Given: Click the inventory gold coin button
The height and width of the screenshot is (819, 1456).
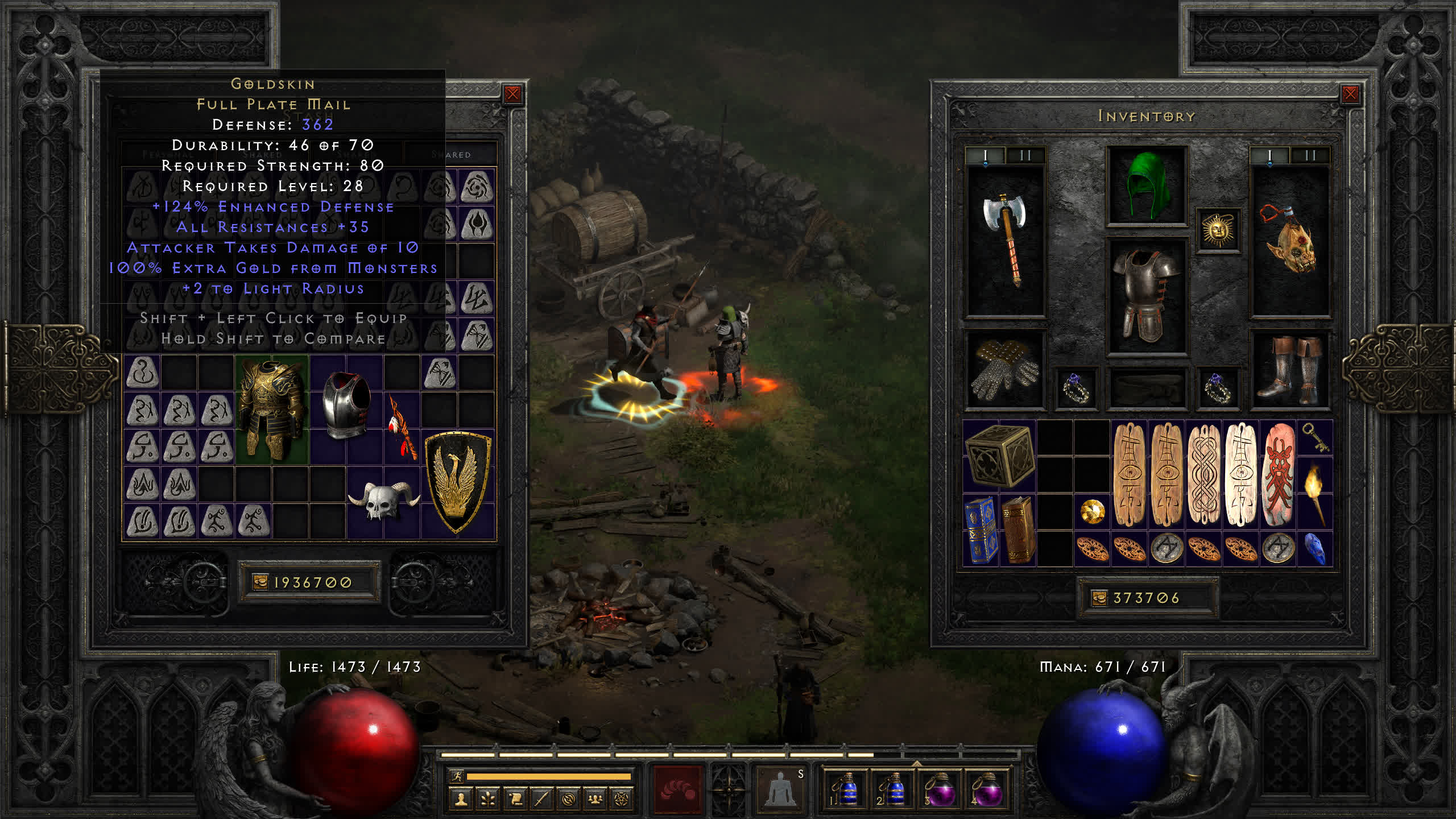Looking at the screenshot, I should [x=1099, y=598].
